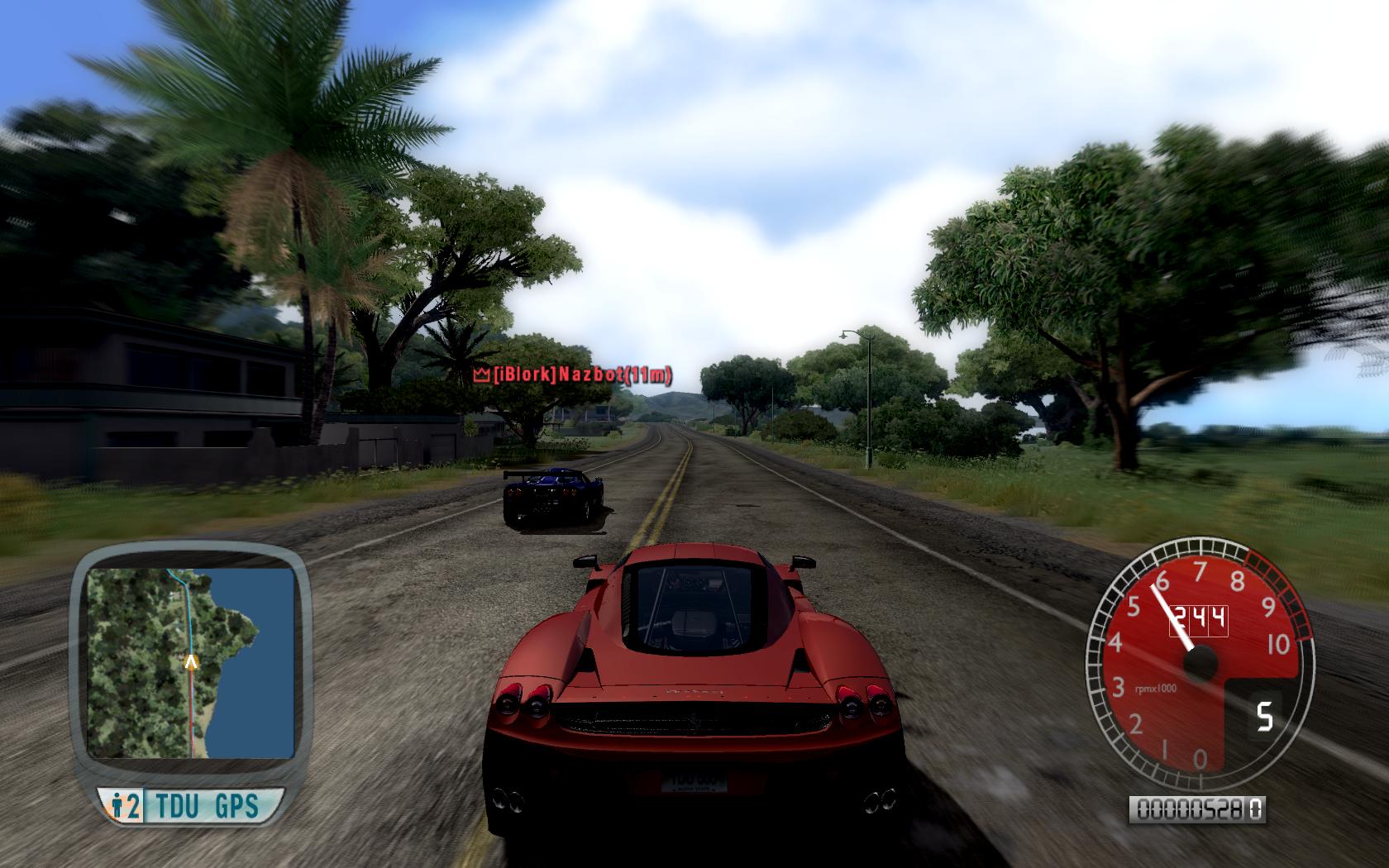Click the [iBlork]Nazbot(11m) nametag to toggle it
This screenshot has width=1389, height=868.
(x=576, y=374)
